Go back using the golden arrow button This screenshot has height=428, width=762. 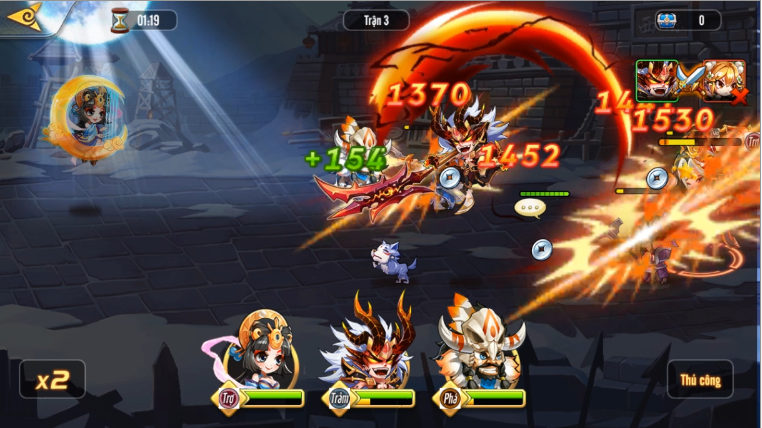22,17
